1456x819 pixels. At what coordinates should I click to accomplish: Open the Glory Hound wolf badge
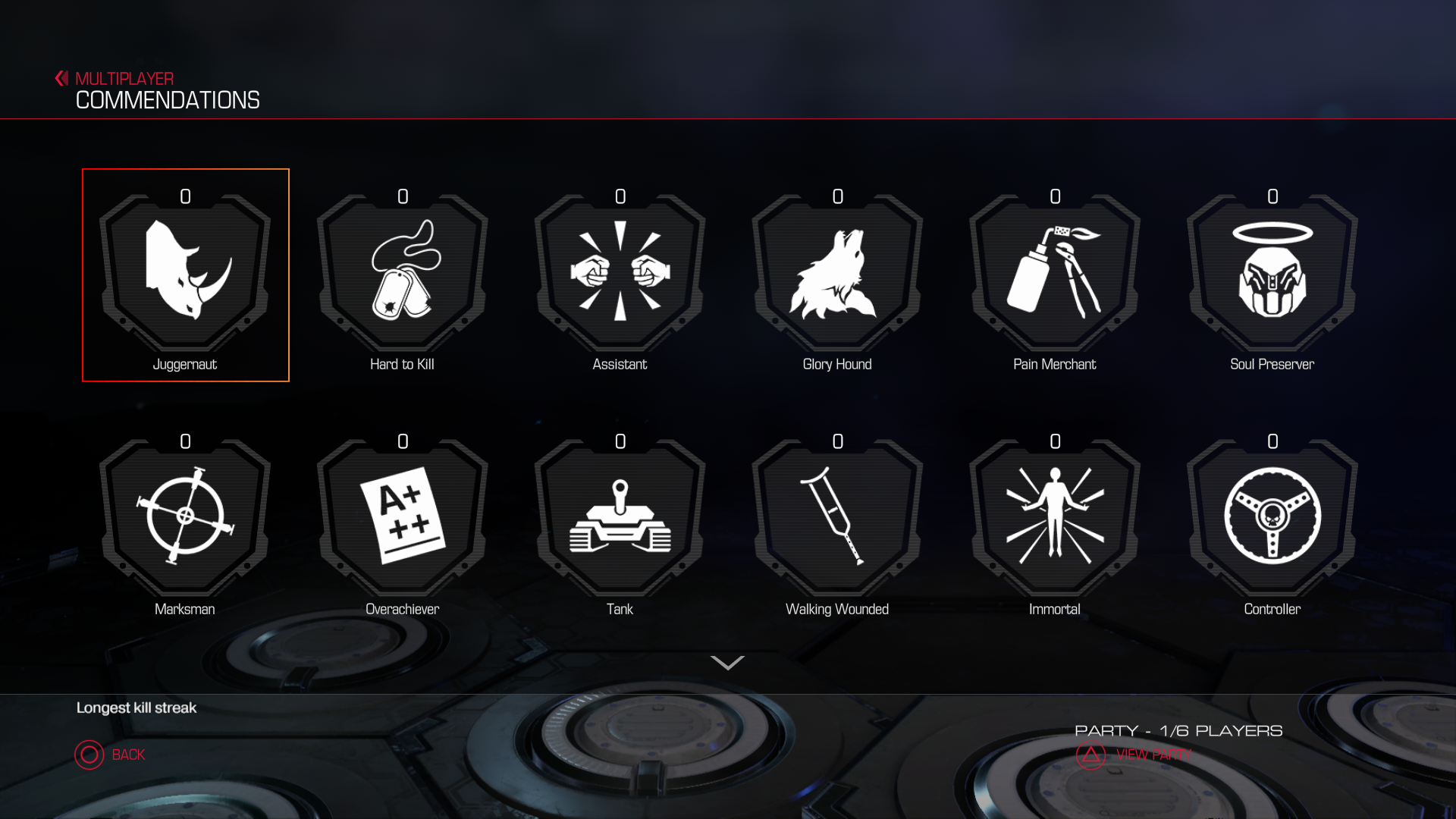click(837, 273)
